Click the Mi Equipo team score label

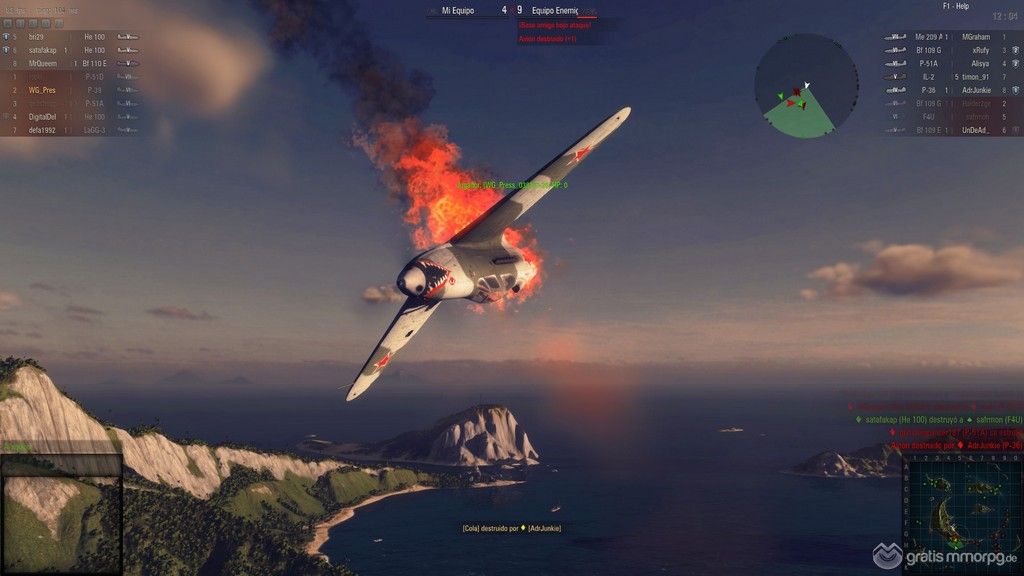point(460,11)
